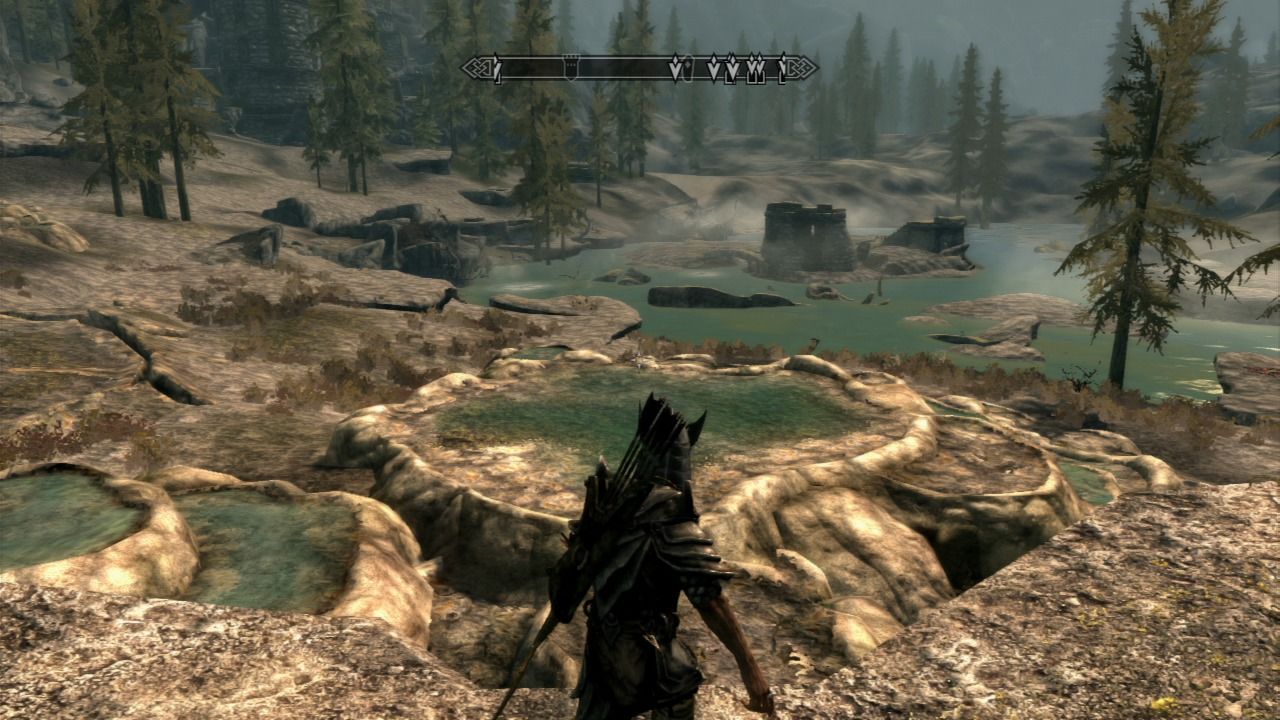Click the tall undiscovered marker right of compass center
1280x720 pixels.
[x=676, y=64]
